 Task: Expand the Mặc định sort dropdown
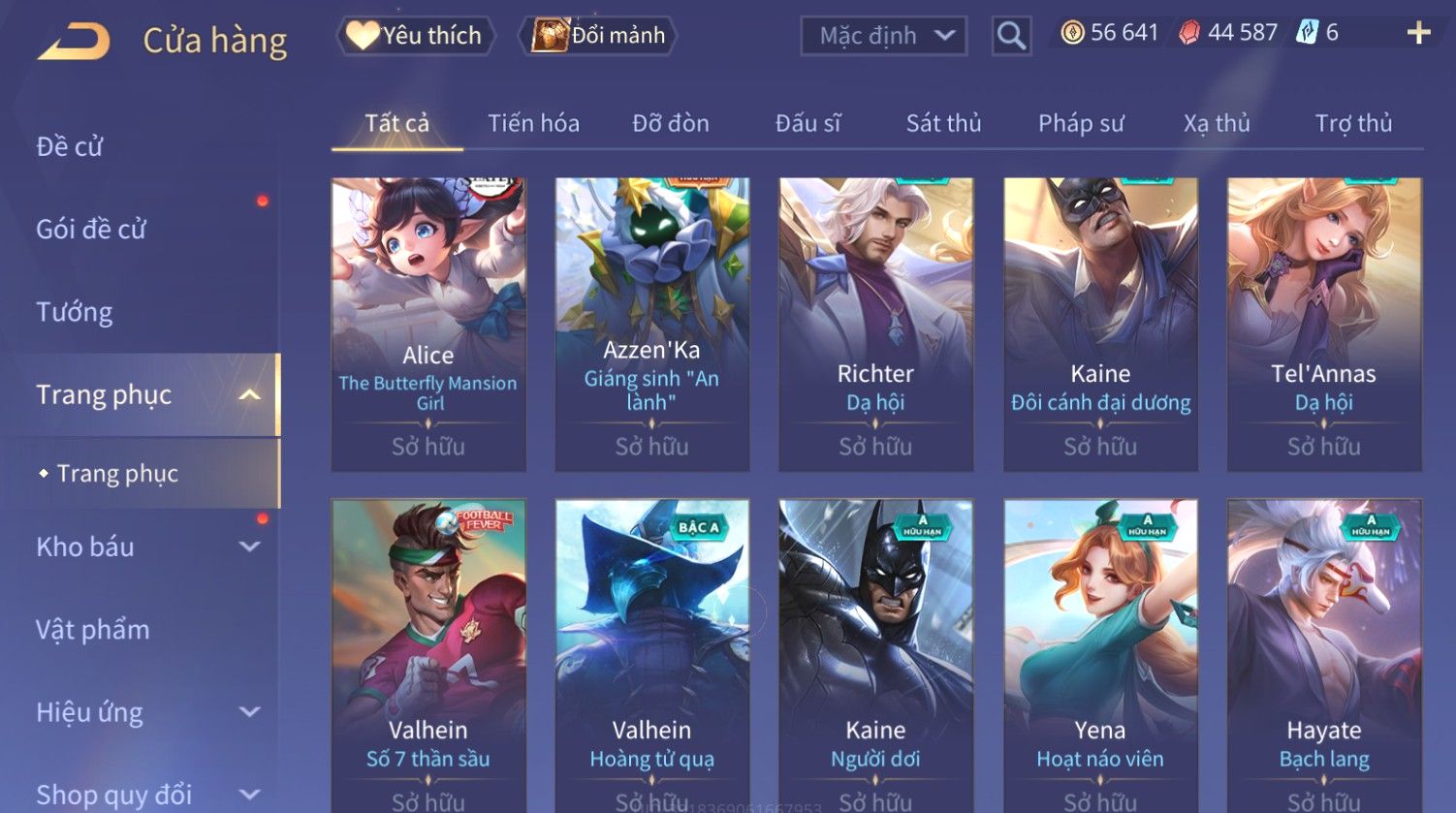click(x=883, y=36)
